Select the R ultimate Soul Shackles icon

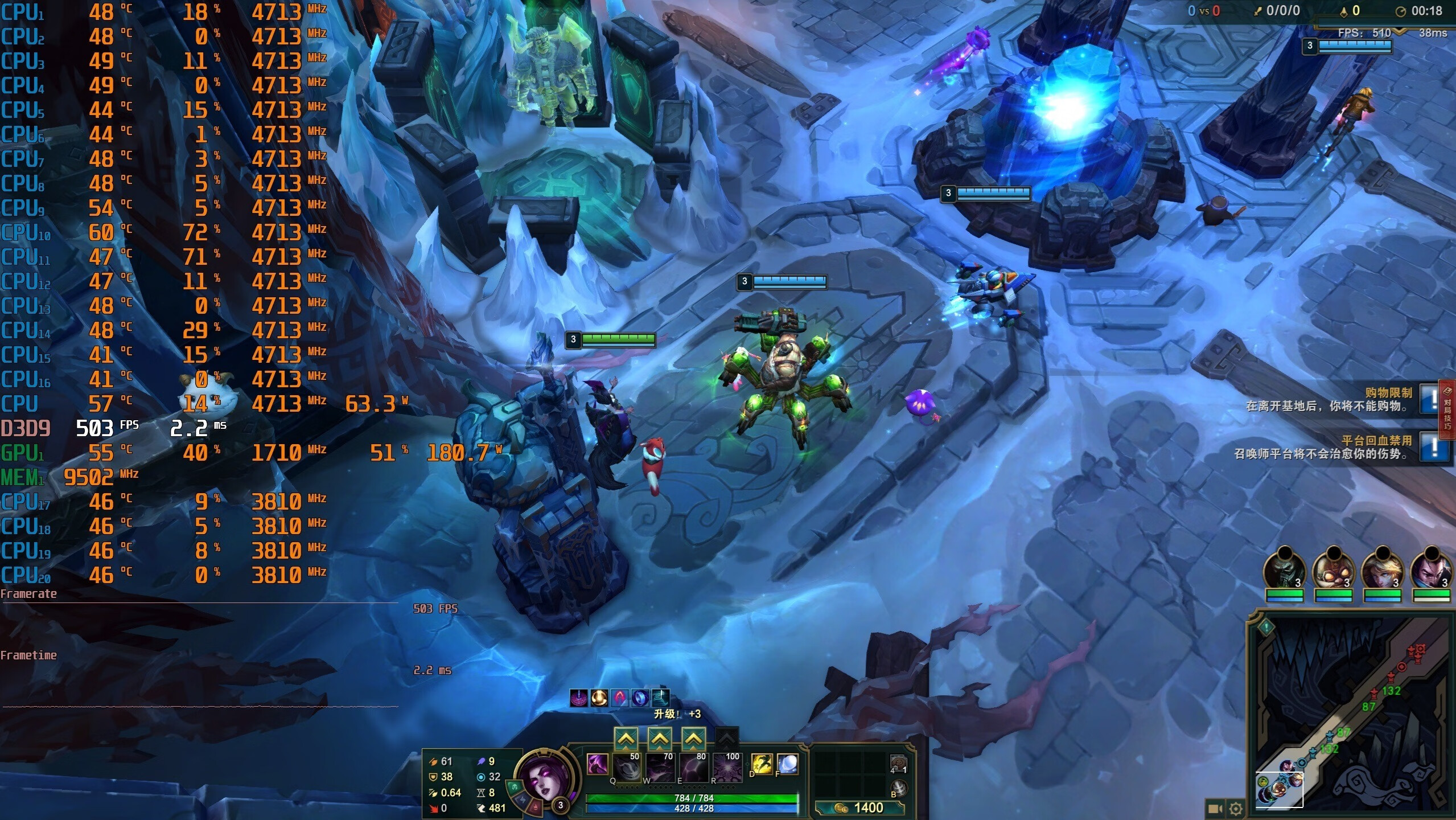(727, 766)
